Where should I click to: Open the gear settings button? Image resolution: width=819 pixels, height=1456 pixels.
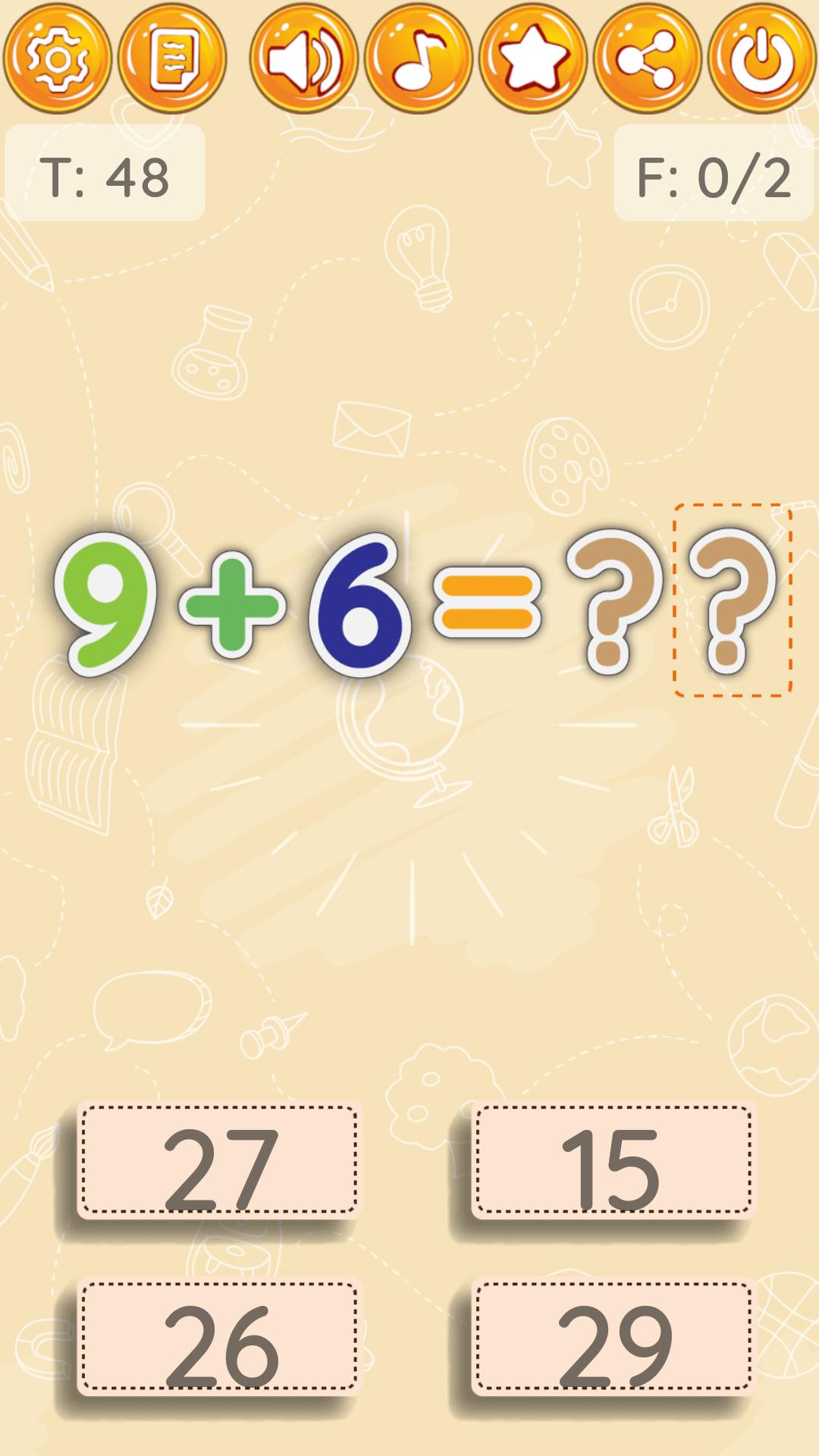[x=58, y=58]
